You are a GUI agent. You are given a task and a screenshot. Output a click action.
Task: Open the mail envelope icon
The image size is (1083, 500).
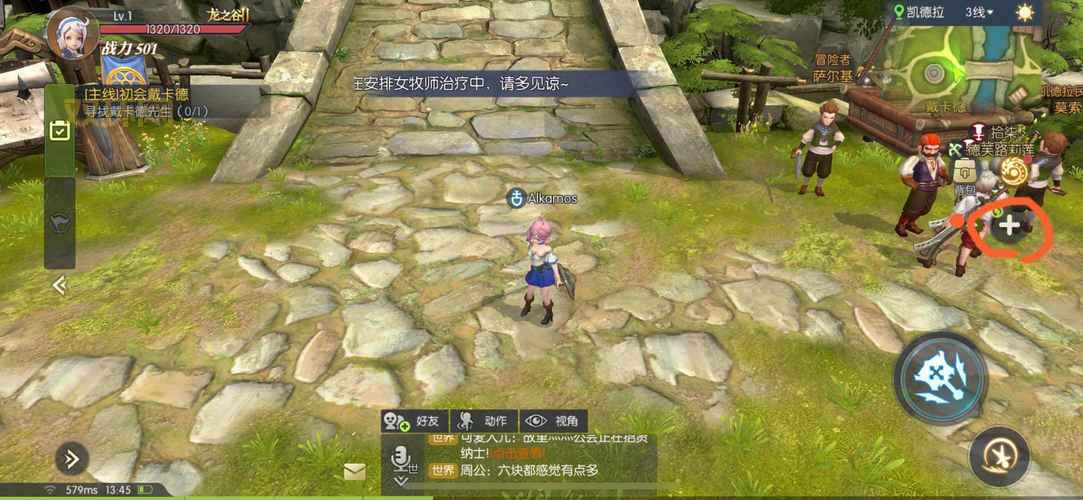point(354,471)
